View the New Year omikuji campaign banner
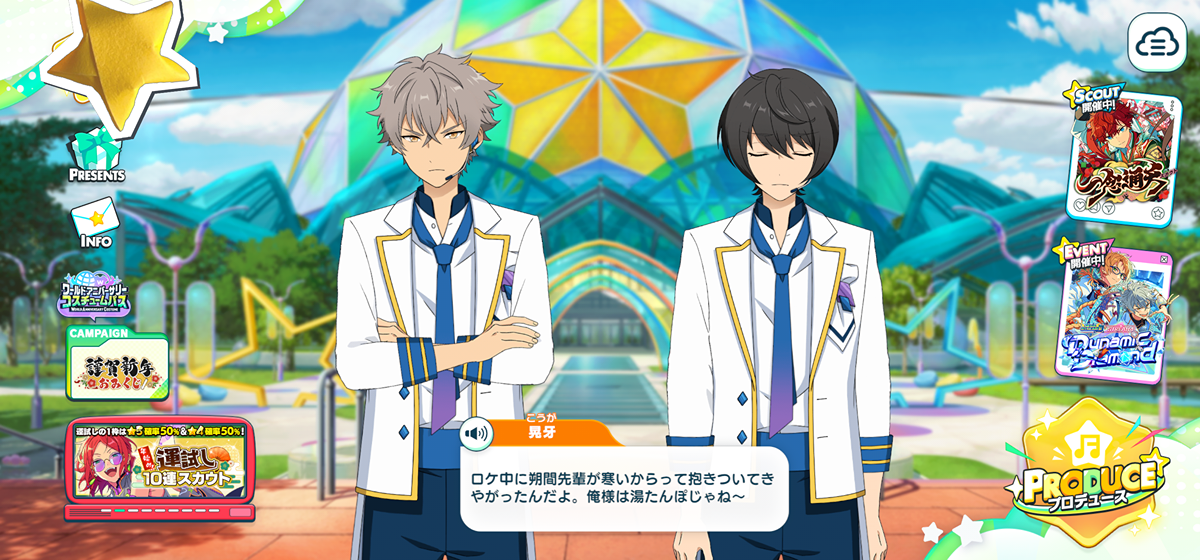The image size is (1200, 560). click(116, 363)
